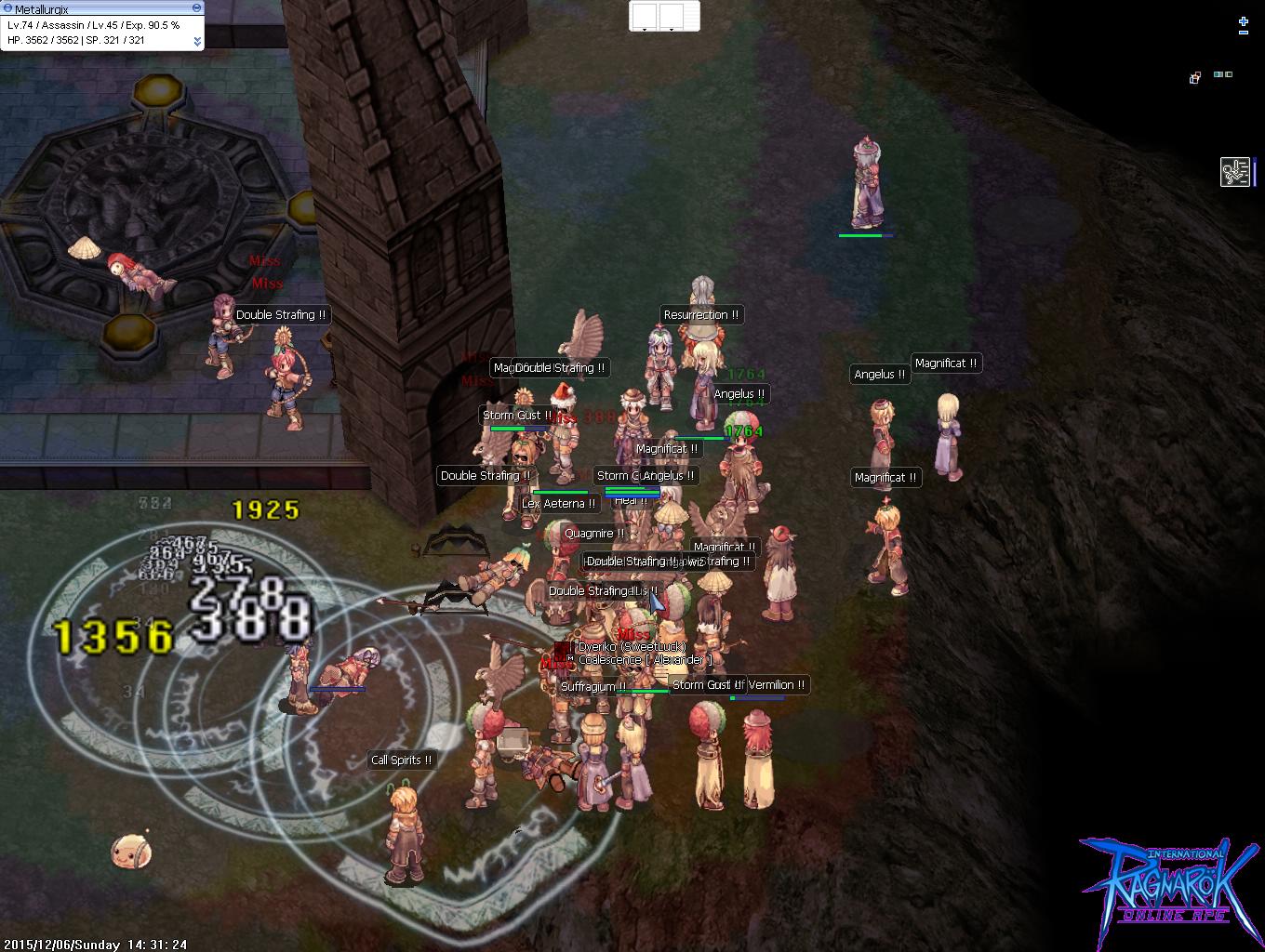The width and height of the screenshot is (1265, 952).
Task: Open the item stack icon near the top-right corner
Action: tap(1194, 77)
